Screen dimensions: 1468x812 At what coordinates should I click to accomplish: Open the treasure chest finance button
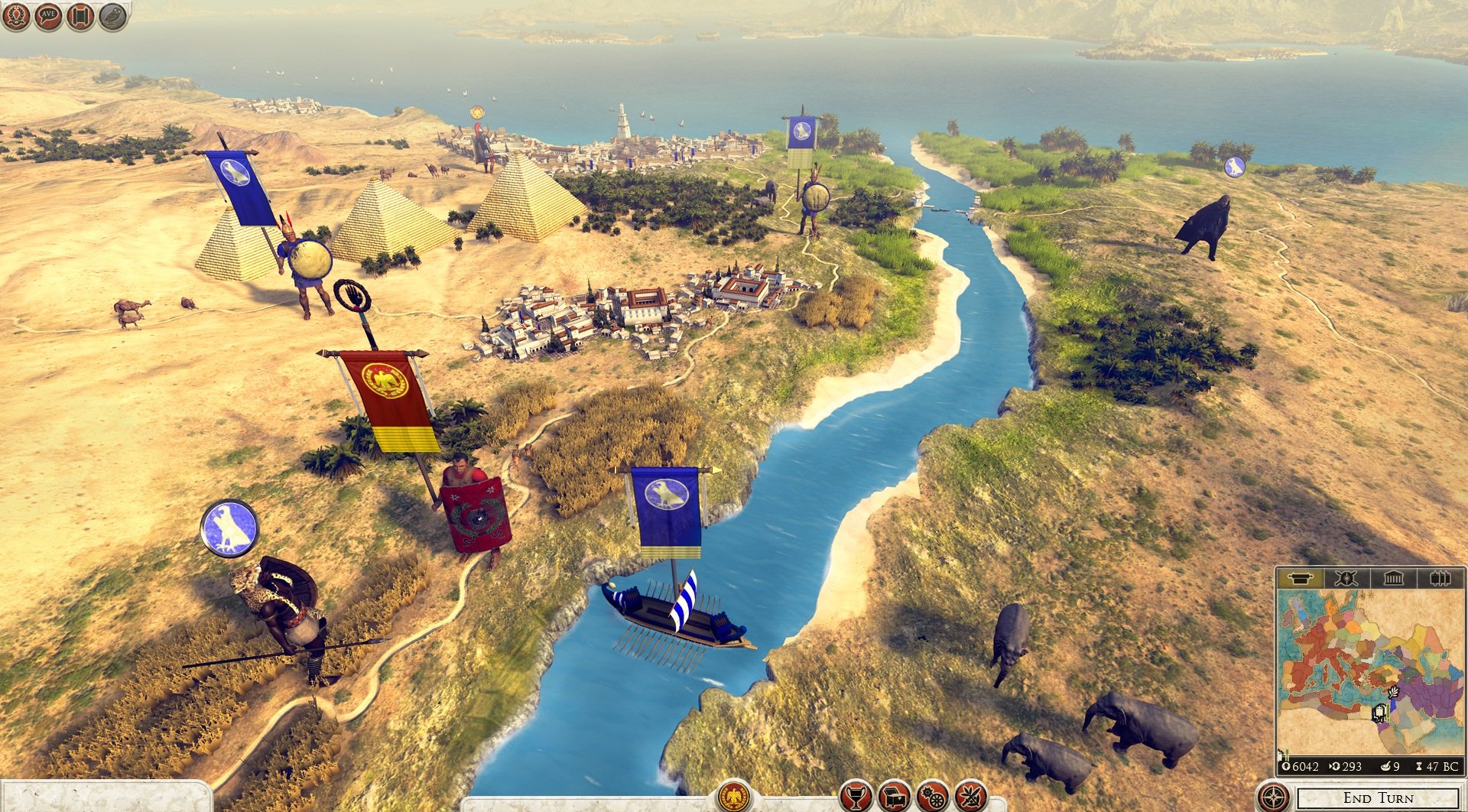click(x=894, y=797)
